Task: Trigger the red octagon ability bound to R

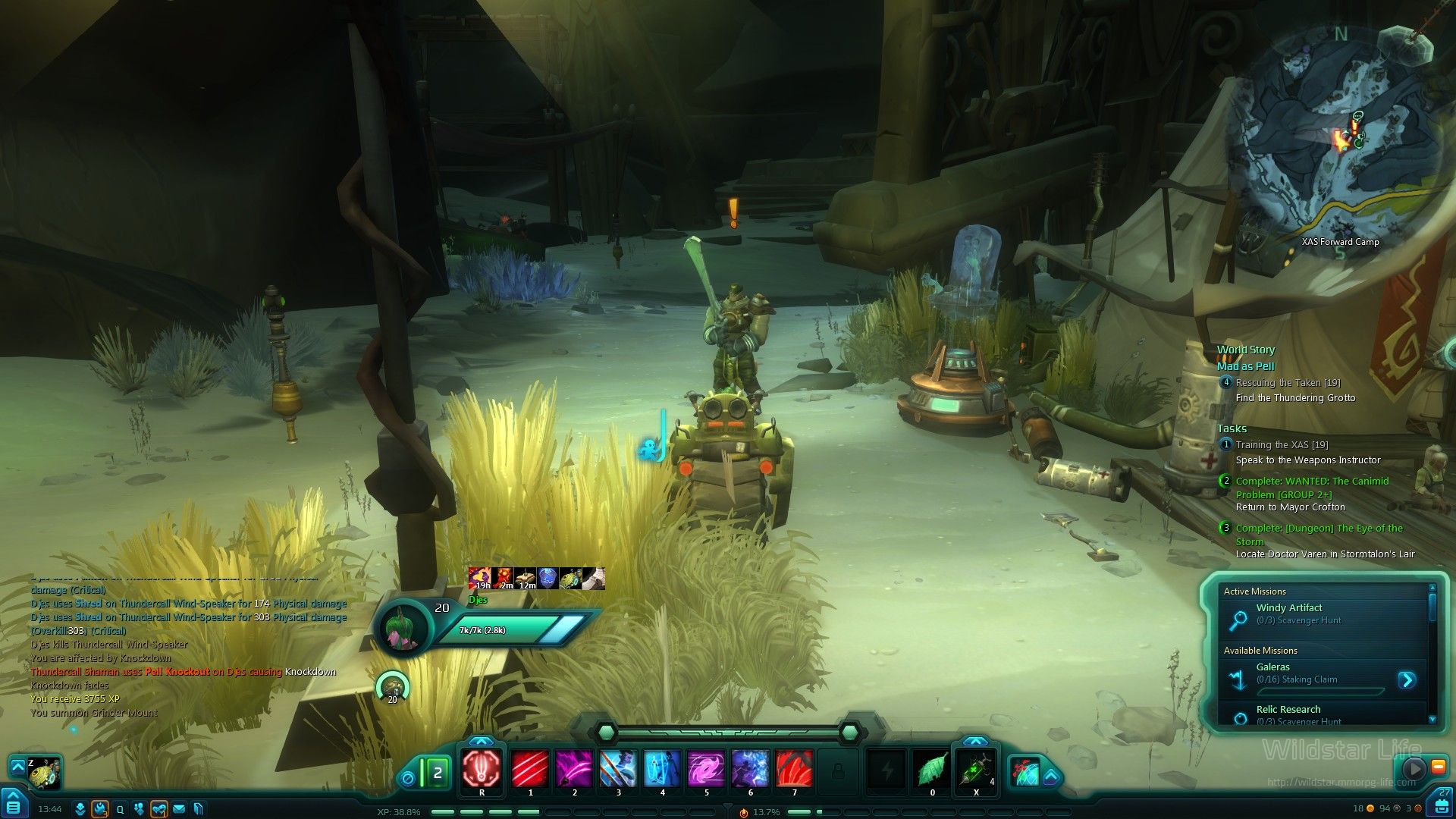Action: click(482, 769)
